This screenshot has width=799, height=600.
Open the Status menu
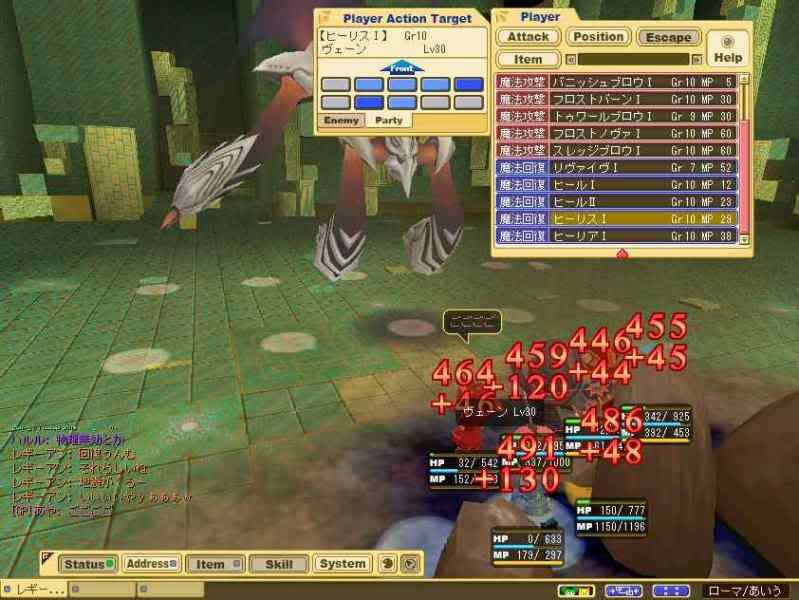tap(85, 564)
